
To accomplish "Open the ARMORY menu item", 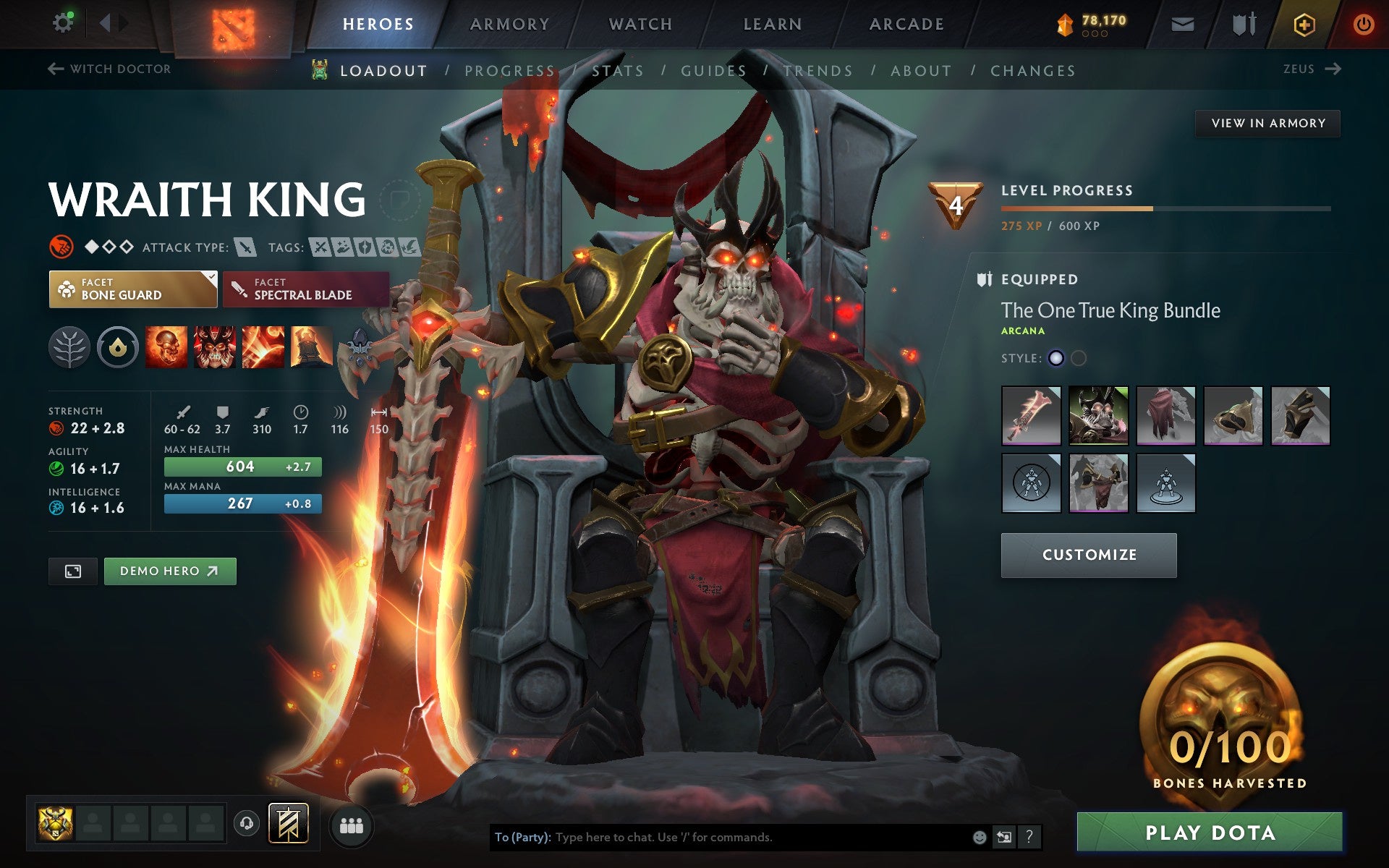I will [x=509, y=23].
